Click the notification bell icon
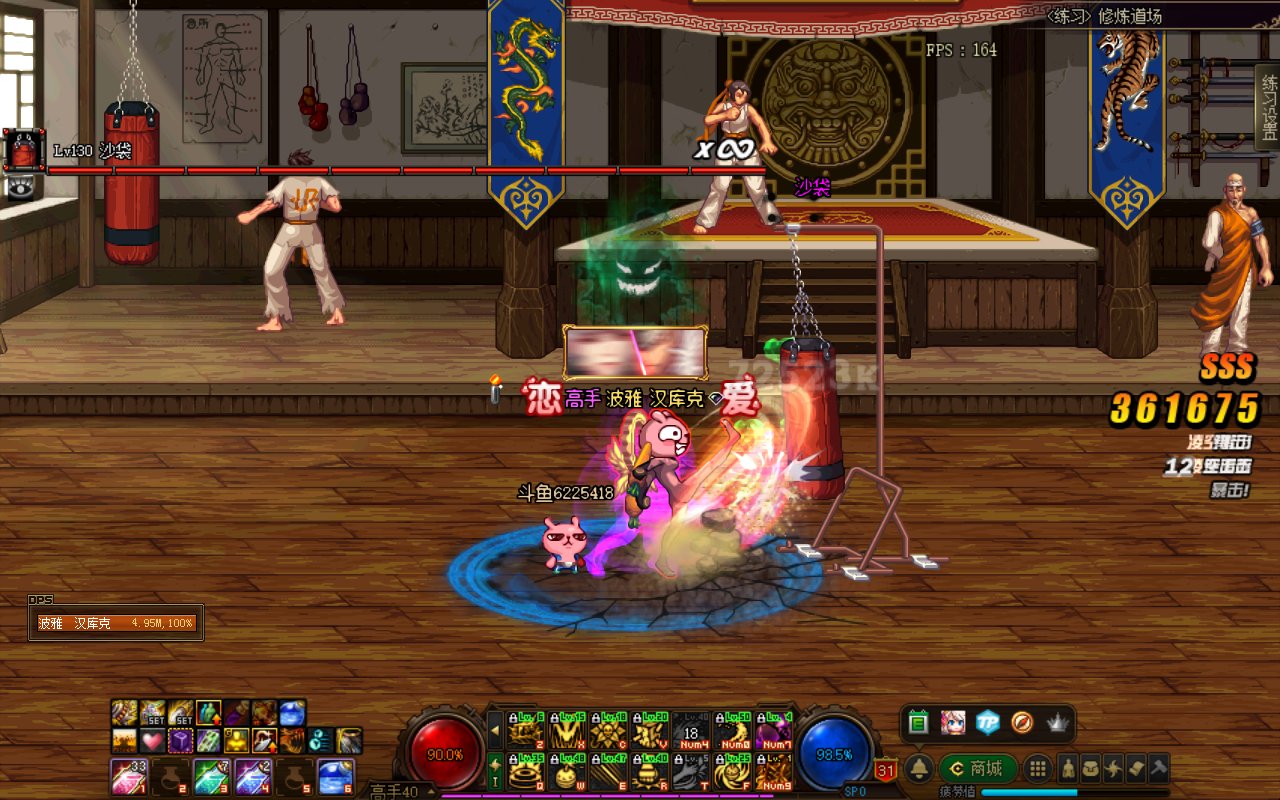 [x=919, y=768]
